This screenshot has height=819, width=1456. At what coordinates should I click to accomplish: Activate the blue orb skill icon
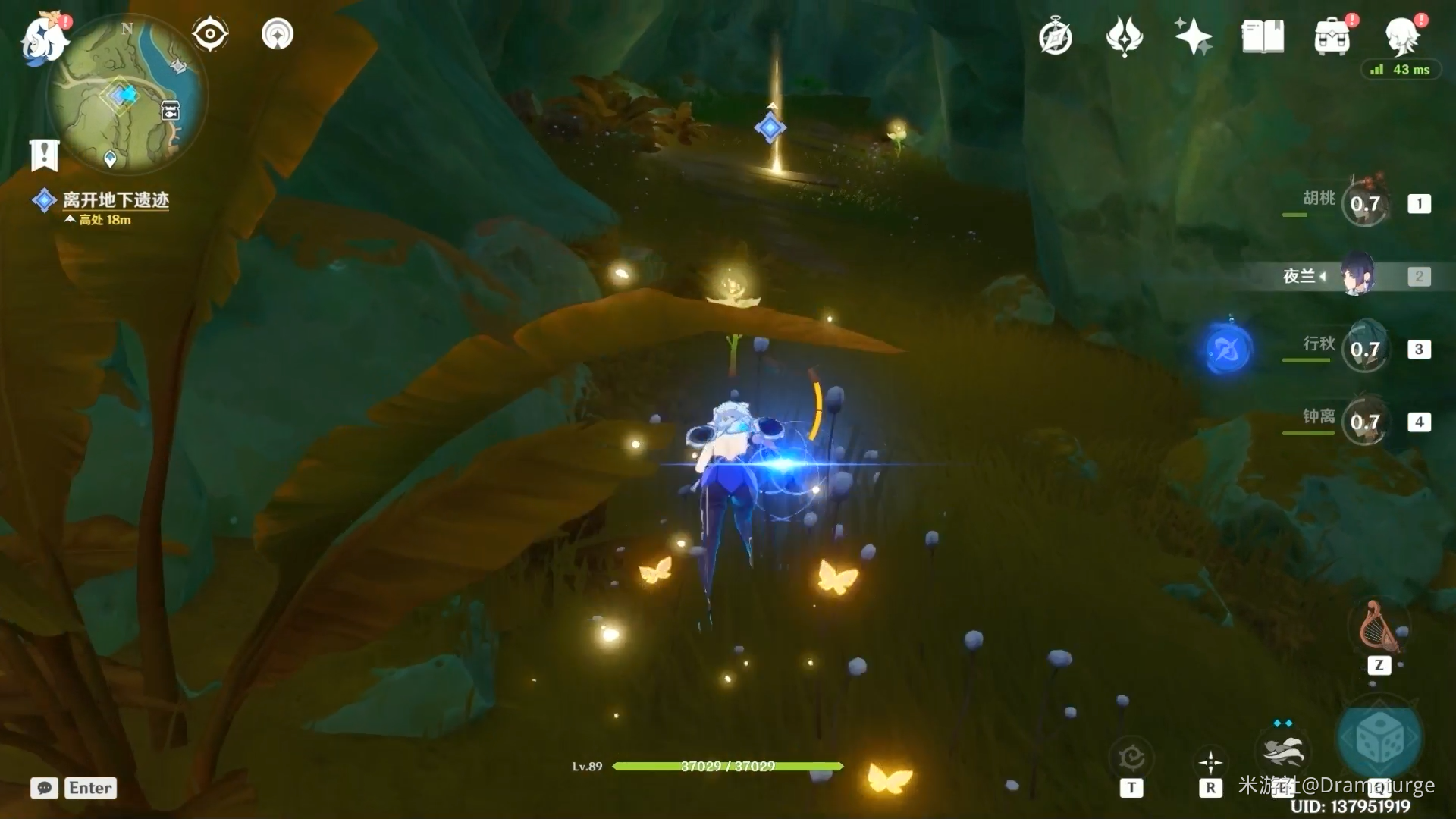coord(1226,350)
